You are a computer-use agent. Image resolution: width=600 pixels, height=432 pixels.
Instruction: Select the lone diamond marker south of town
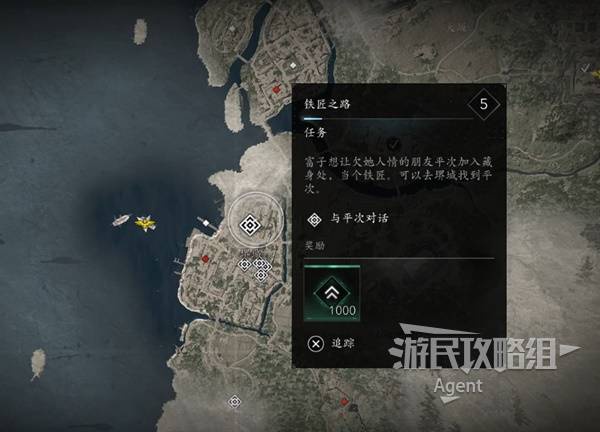235,401
